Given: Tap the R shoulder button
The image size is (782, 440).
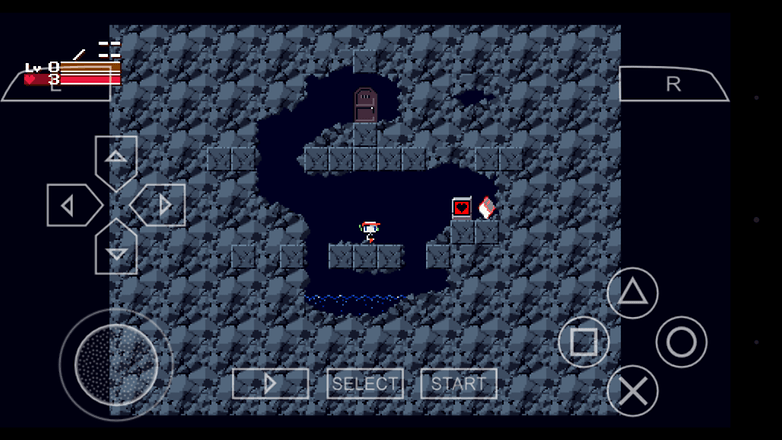Looking at the screenshot, I should [673, 84].
